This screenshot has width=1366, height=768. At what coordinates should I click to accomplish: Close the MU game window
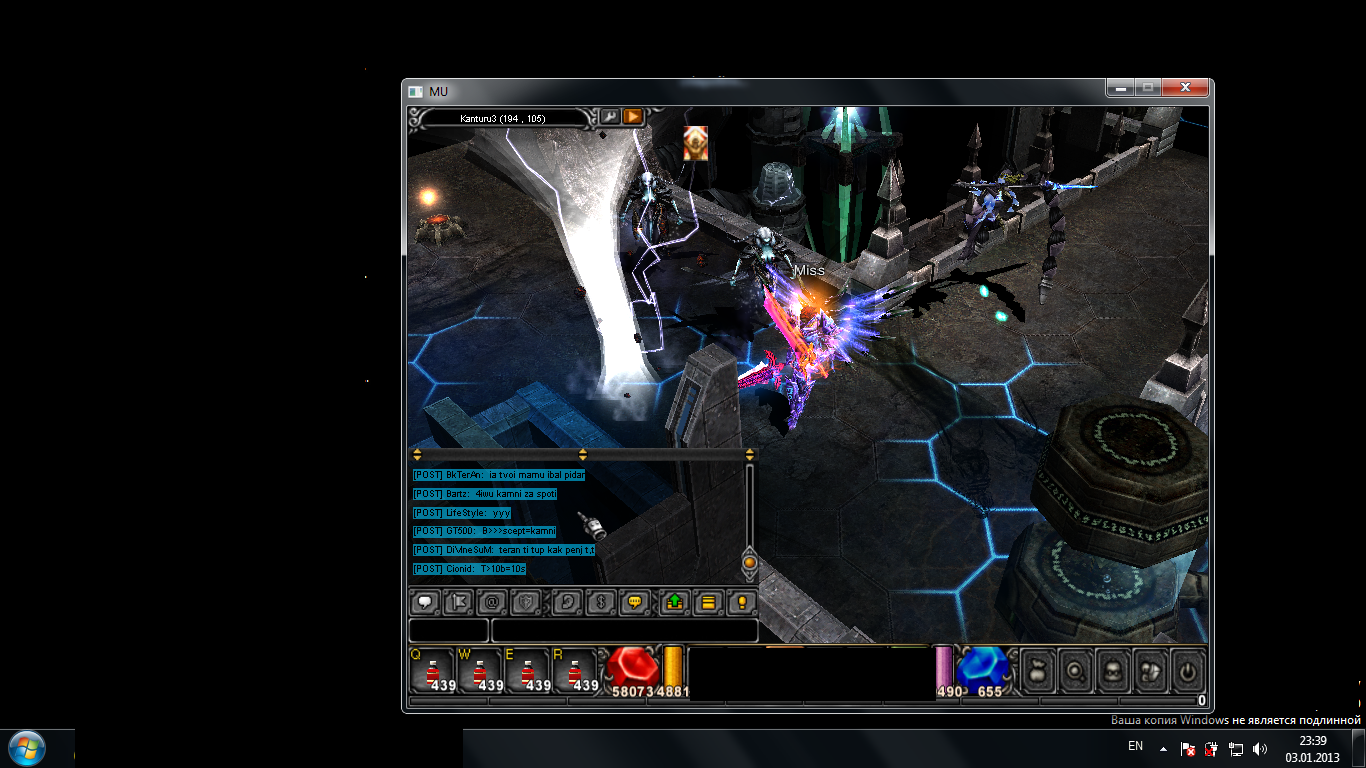point(1188,88)
